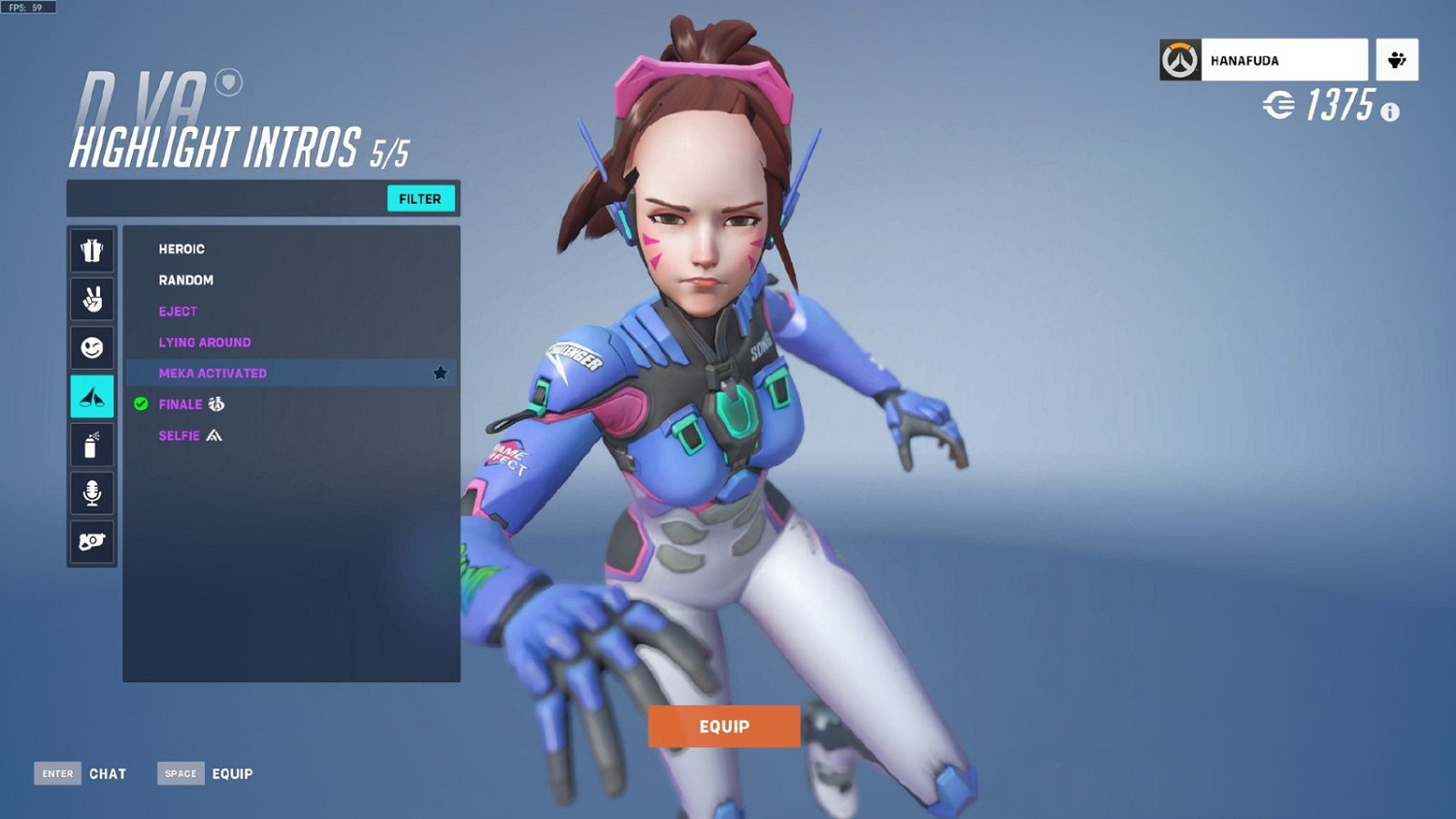The height and width of the screenshot is (819, 1456).
Task: Open the weapon icon tab at the bottom
Action: point(92,541)
